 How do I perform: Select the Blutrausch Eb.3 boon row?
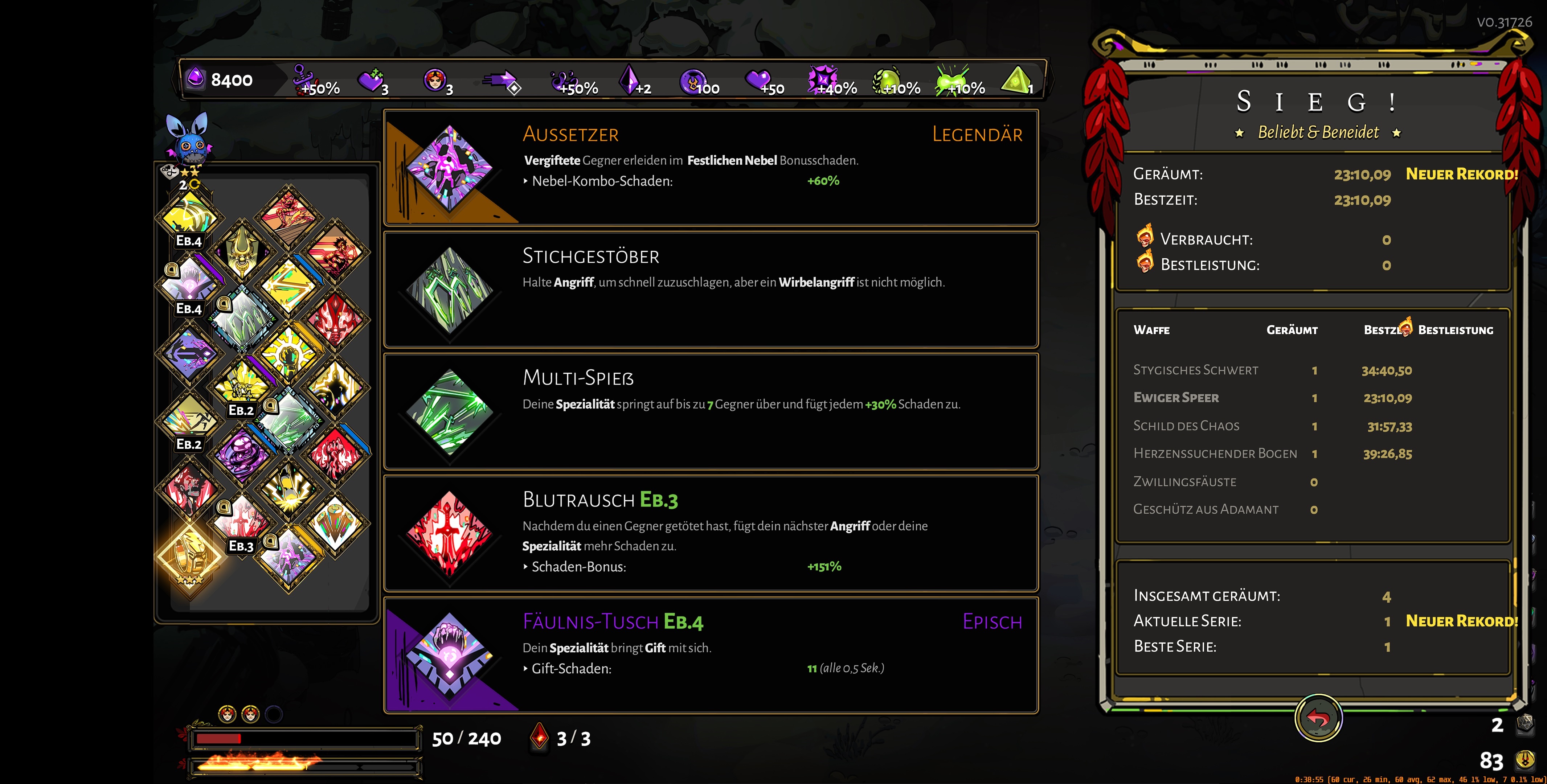711,533
